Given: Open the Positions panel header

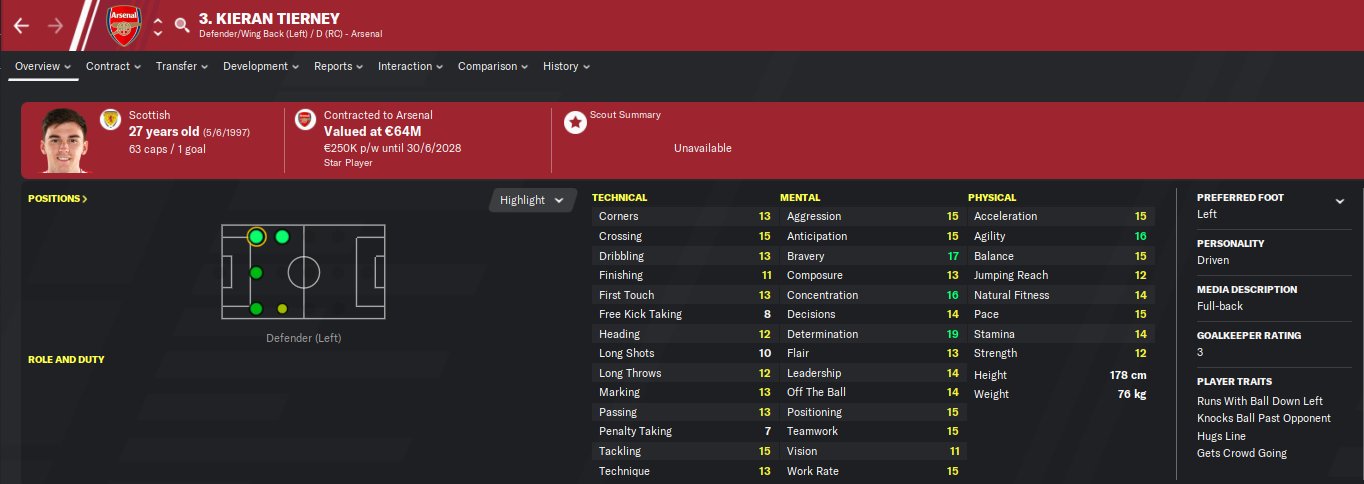Looking at the screenshot, I should [x=57, y=199].
